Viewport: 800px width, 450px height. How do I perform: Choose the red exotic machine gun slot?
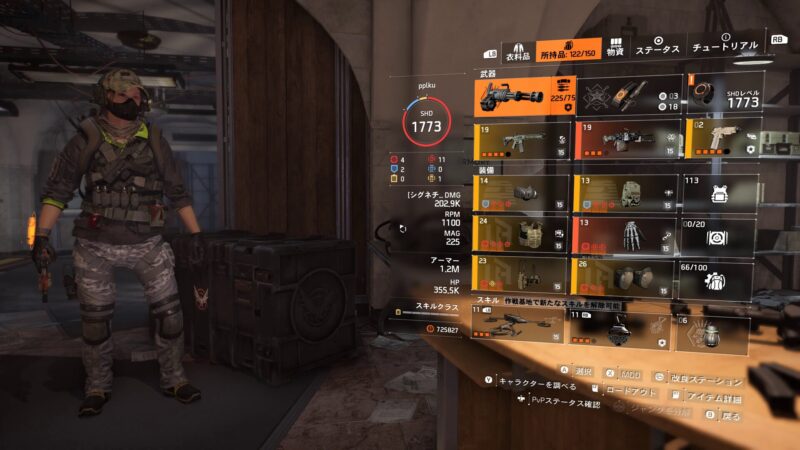(x=627, y=140)
